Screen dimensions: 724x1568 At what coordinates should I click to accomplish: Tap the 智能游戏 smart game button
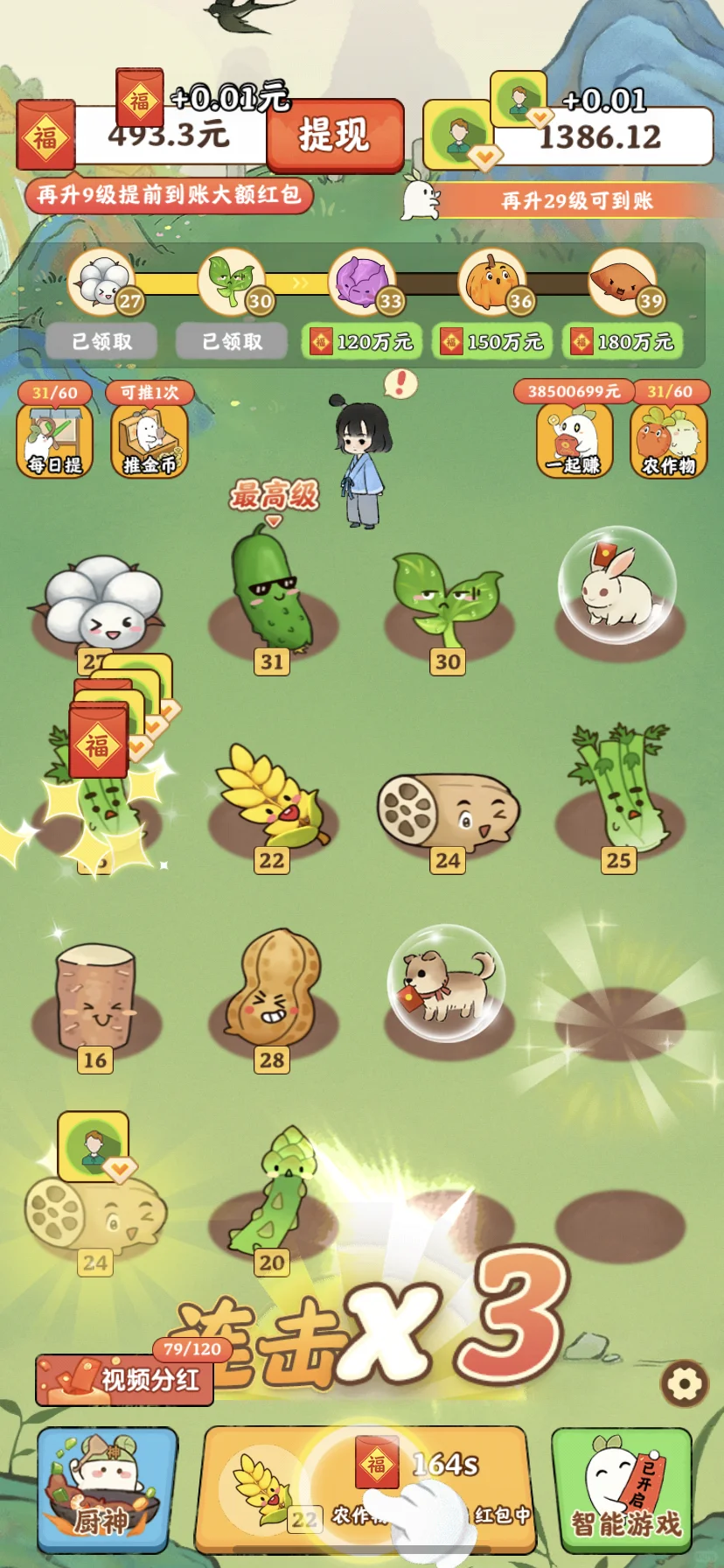tap(622, 1489)
